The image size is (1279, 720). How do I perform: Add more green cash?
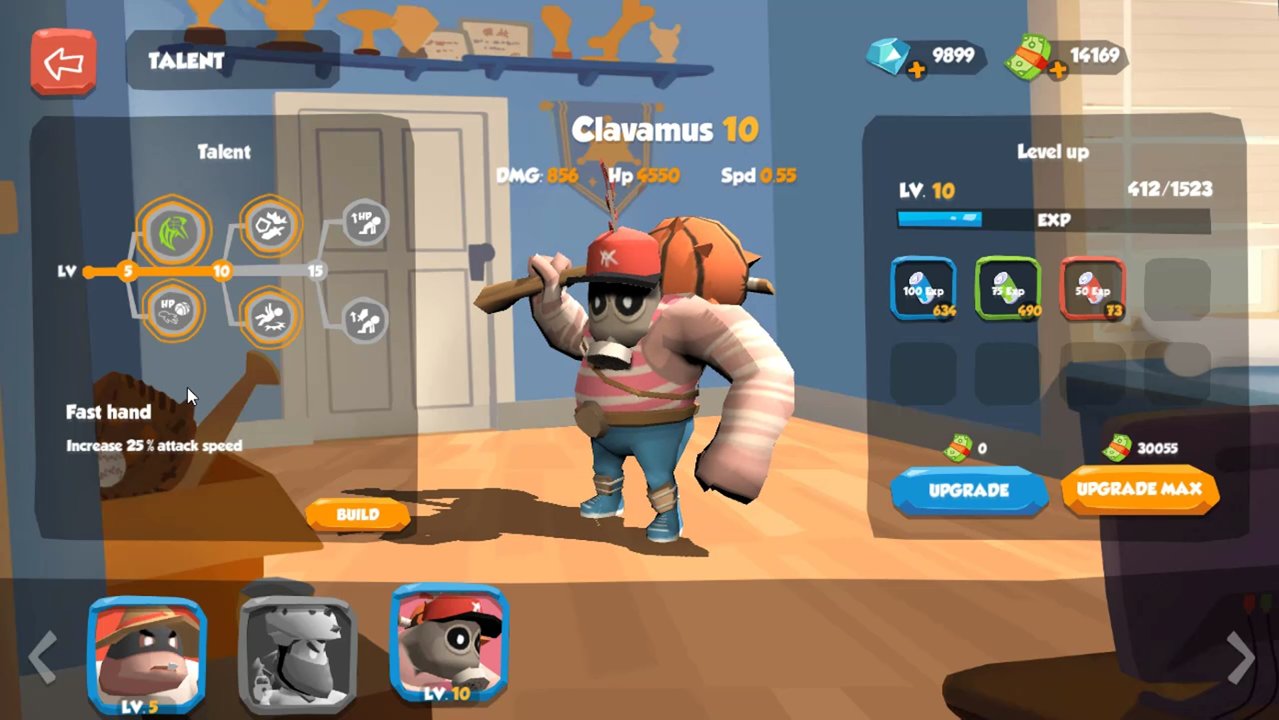click(x=1057, y=69)
